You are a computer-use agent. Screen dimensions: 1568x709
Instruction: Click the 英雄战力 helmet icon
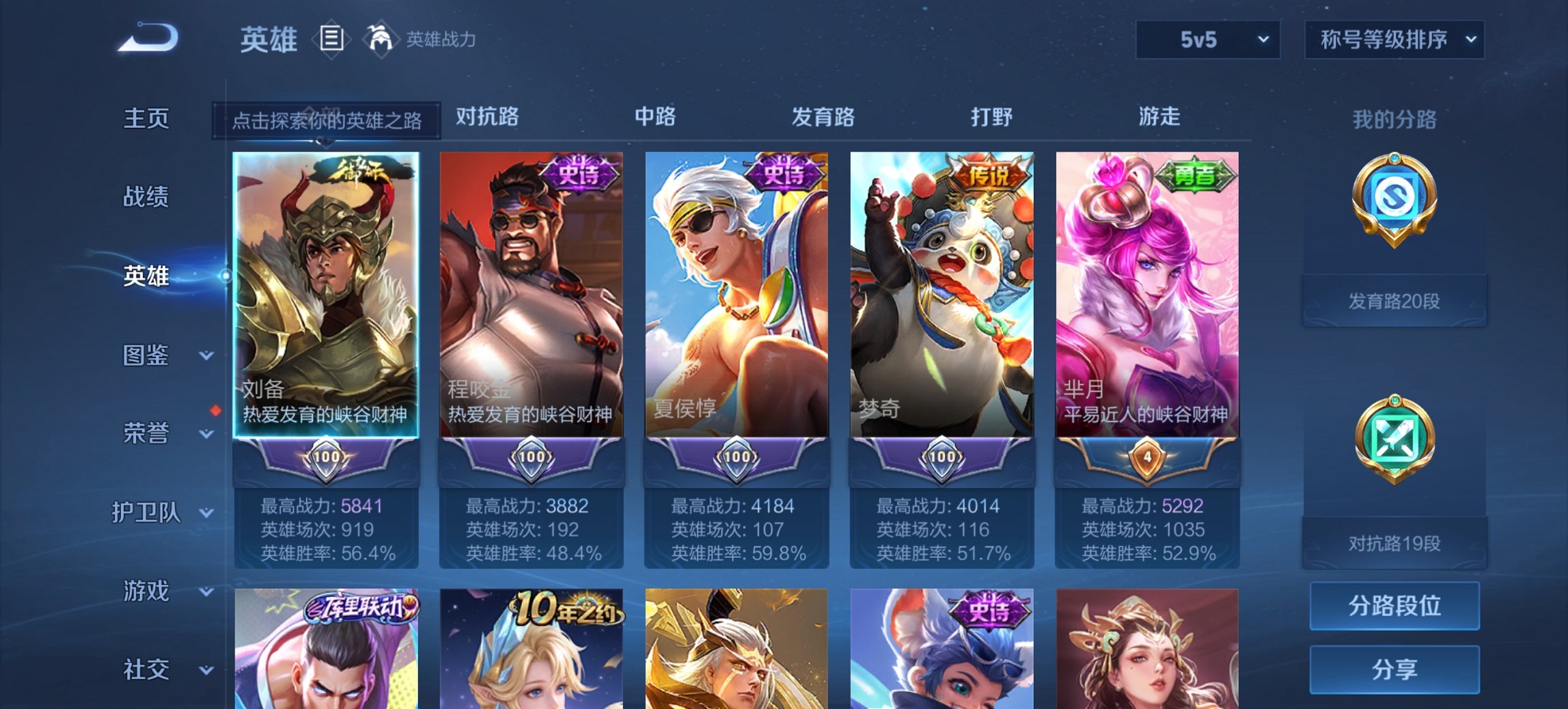(x=381, y=39)
